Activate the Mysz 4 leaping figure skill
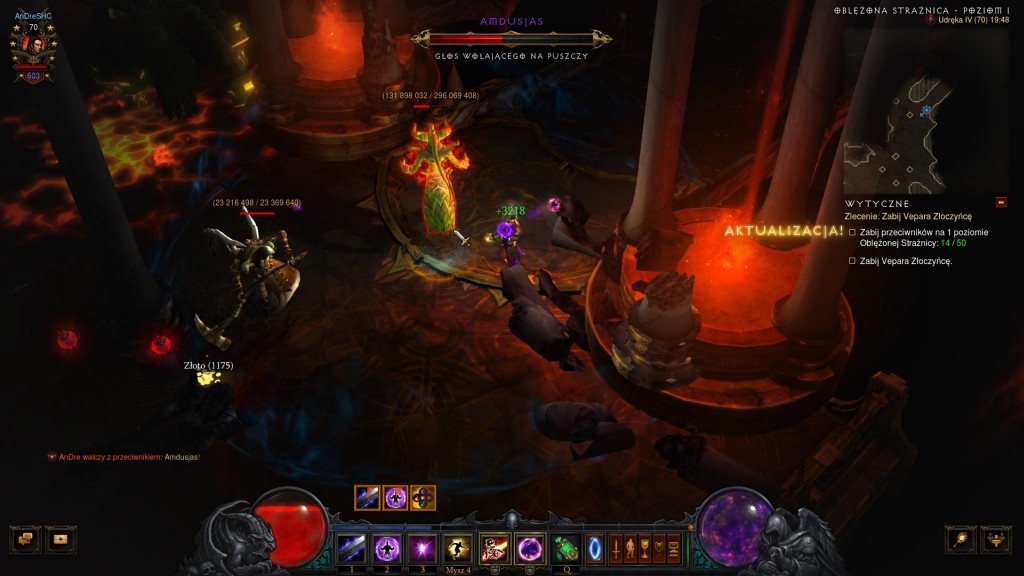This screenshot has height=576, width=1024. click(458, 548)
